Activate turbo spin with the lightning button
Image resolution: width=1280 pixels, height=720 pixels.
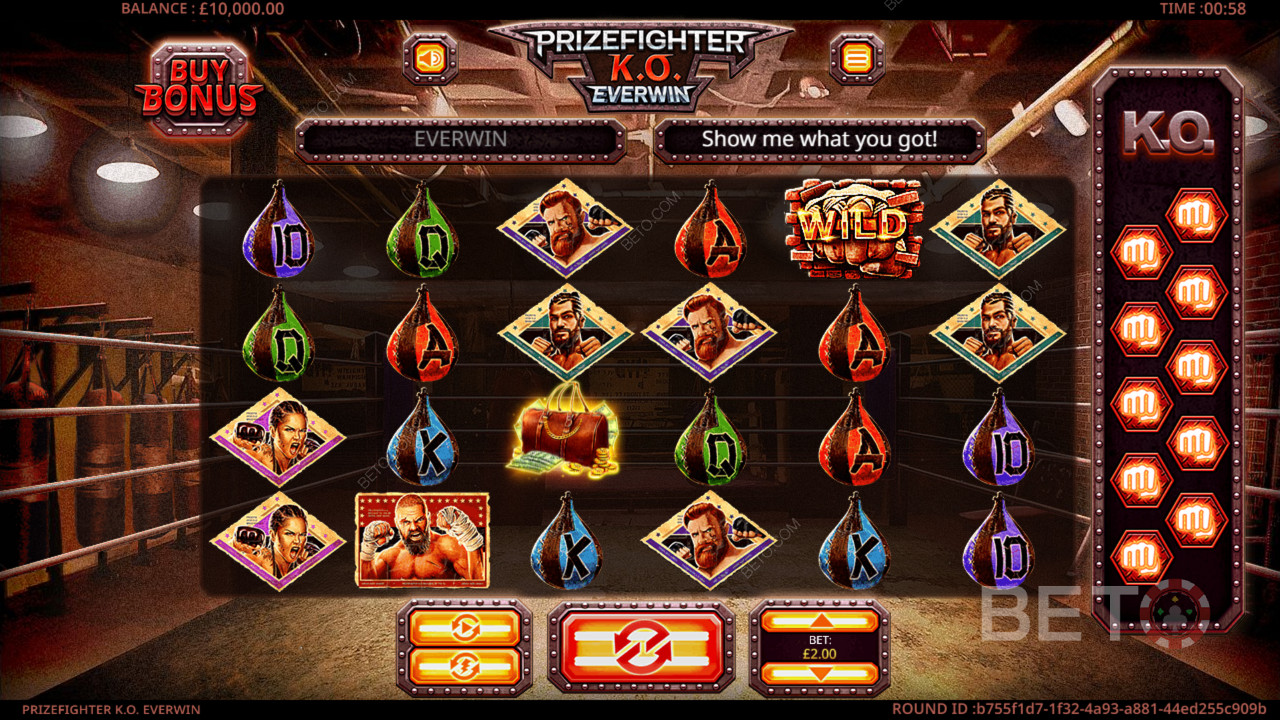(465, 666)
